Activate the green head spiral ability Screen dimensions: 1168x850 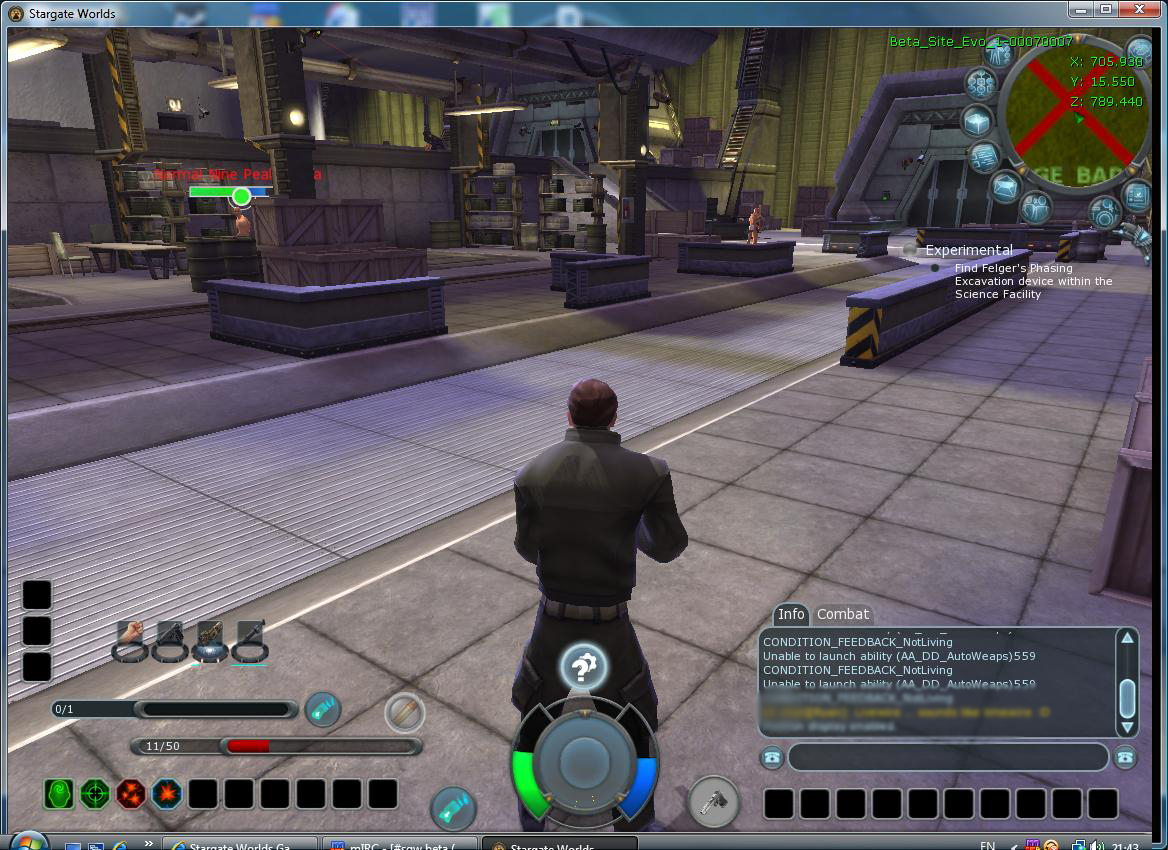coord(59,794)
